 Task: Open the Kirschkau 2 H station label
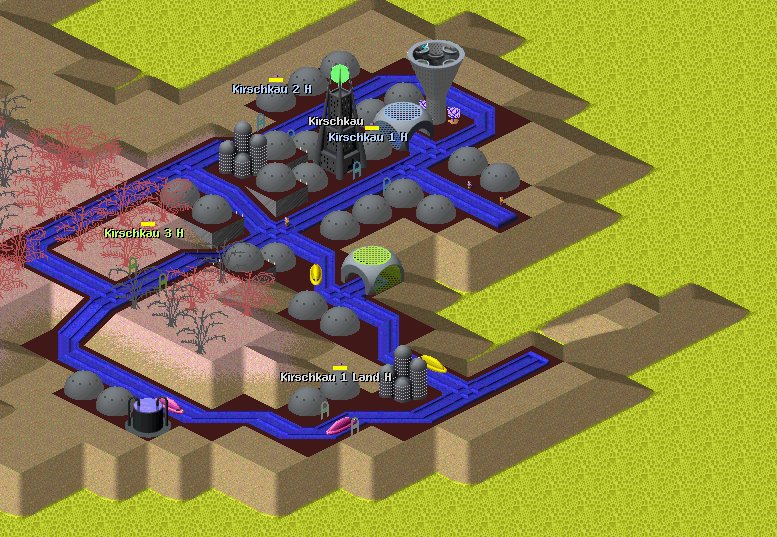click(271, 89)
